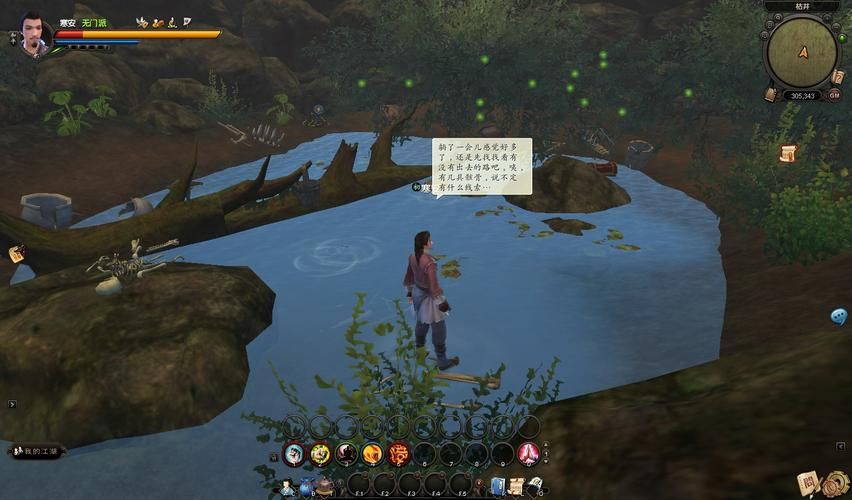Open the scroll icon below the minimap
The width and height of the screenshot is (852, 500).
pos(788,153)
